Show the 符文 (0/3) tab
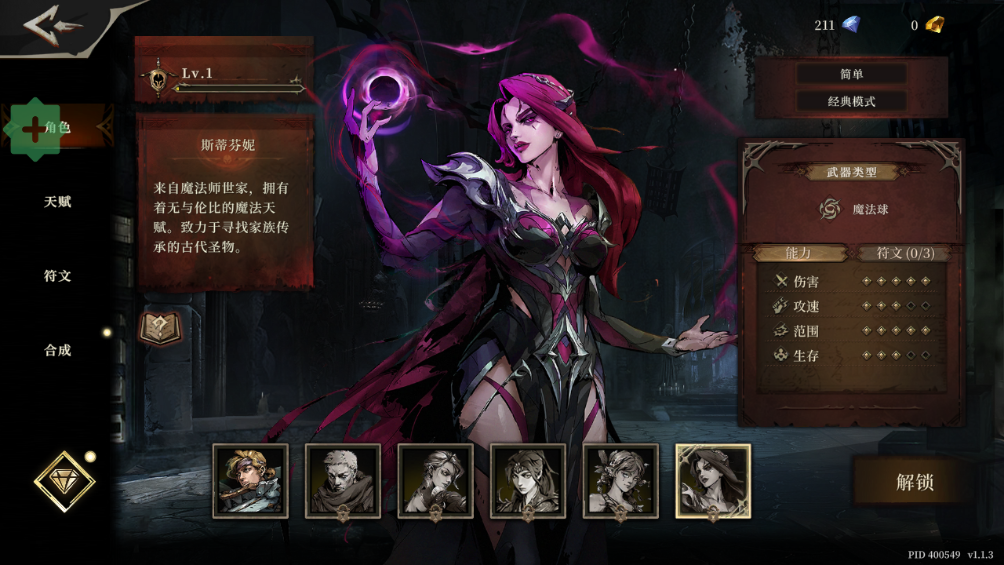Image resolution: width=1004 pixels, height=565 pixels. pyautogui.click(x=905, y=253)
